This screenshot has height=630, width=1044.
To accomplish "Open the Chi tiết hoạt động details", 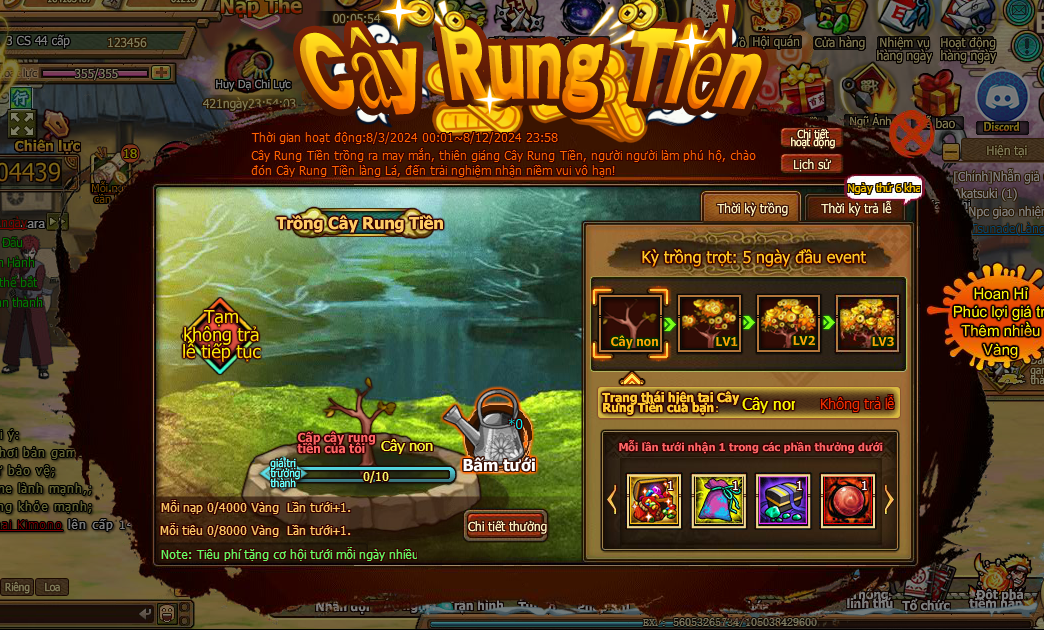I will coord(811,138).
